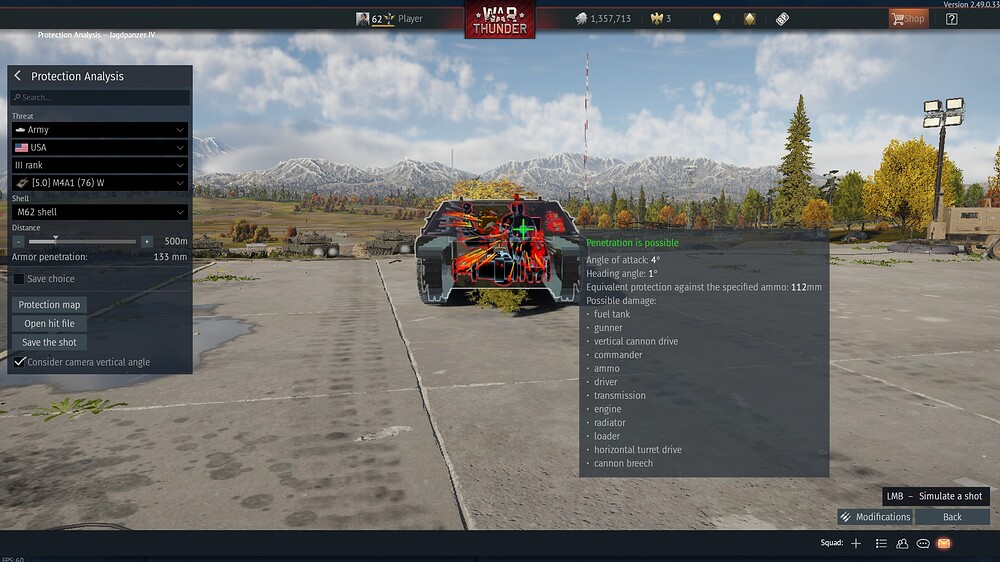
Task: Click the Open hit file button
Action: coord(49,324)
